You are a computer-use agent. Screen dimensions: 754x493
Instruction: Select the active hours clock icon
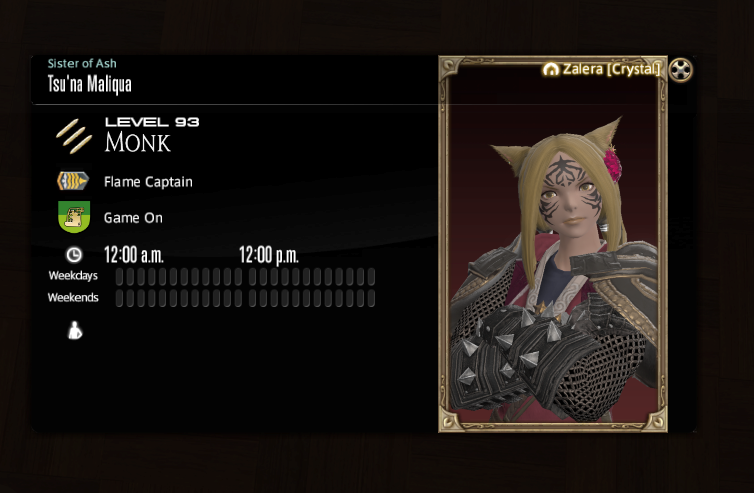tap(74, 254)
